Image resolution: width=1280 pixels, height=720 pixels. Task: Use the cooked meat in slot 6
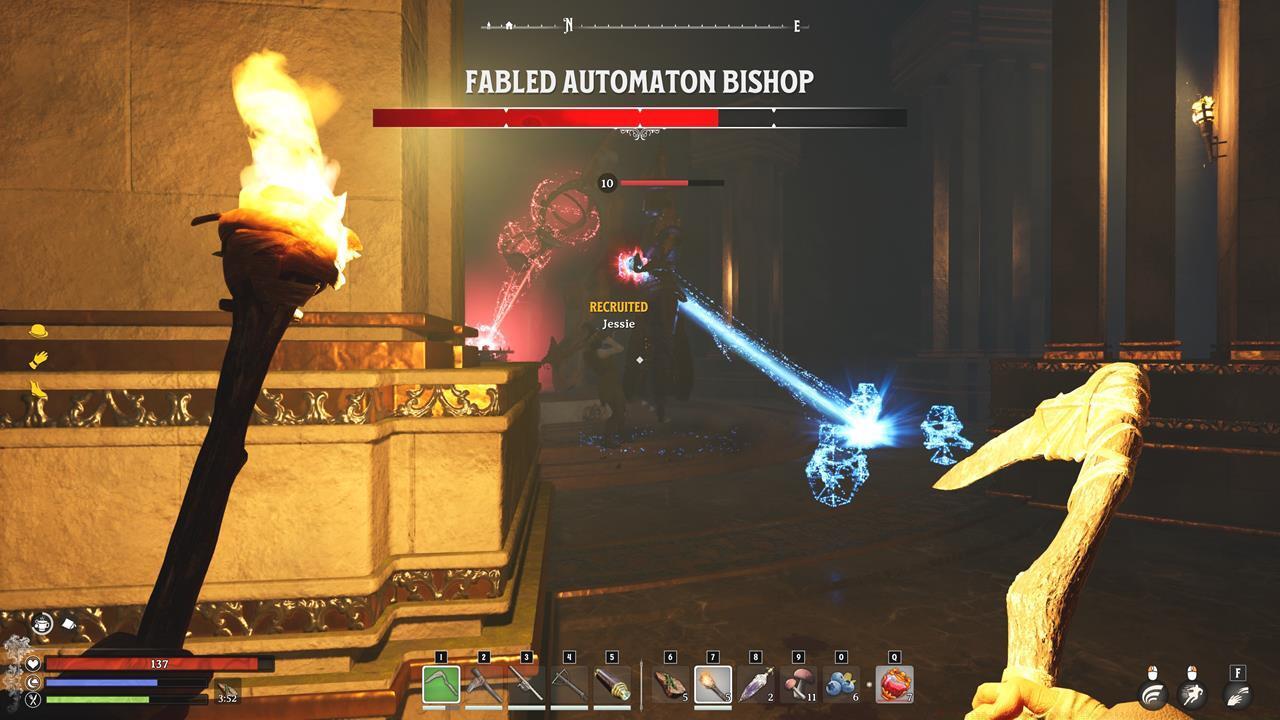(x=670, y=685)
